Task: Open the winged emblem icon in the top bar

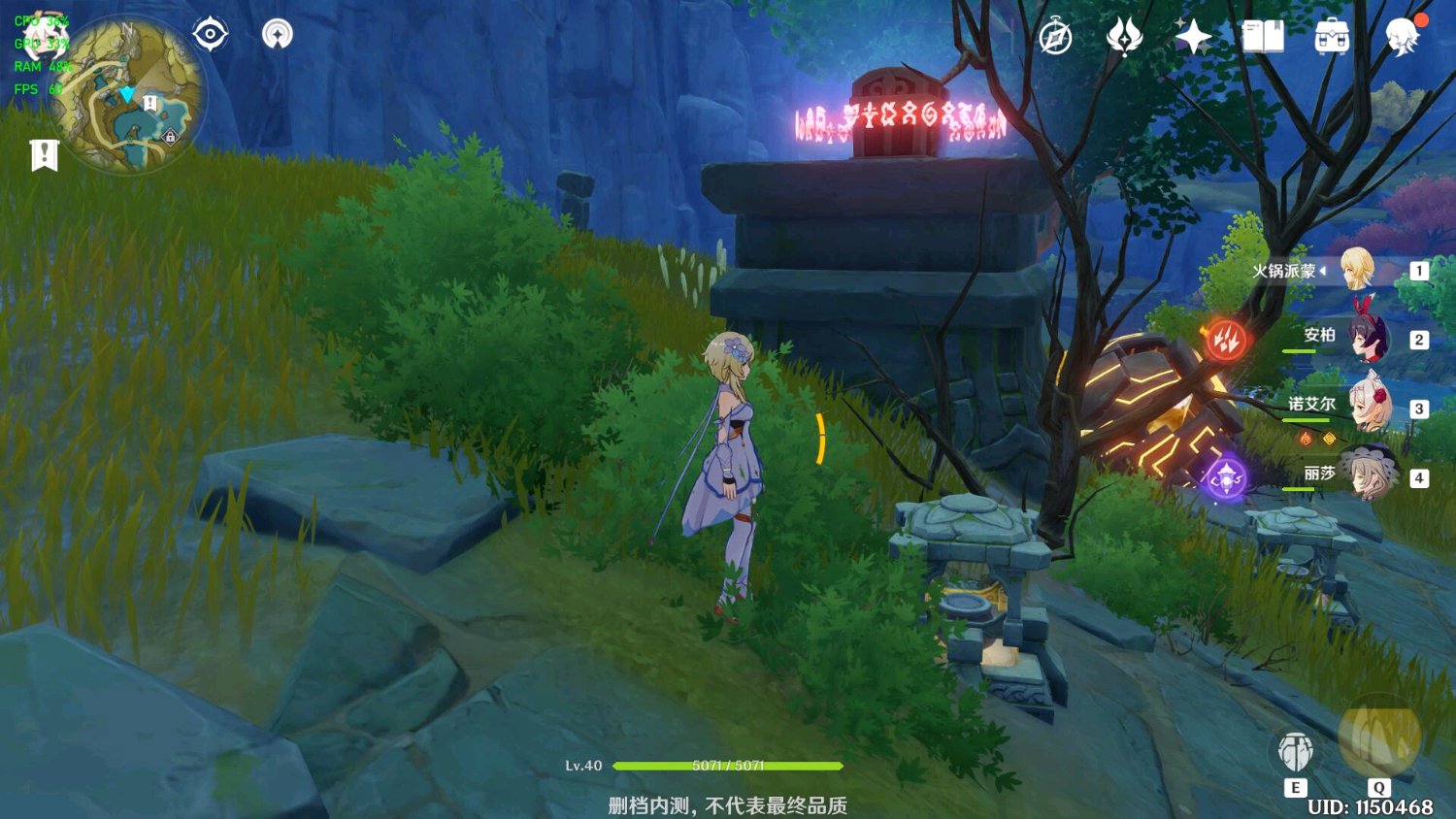Action: (x=1124, y=38)
